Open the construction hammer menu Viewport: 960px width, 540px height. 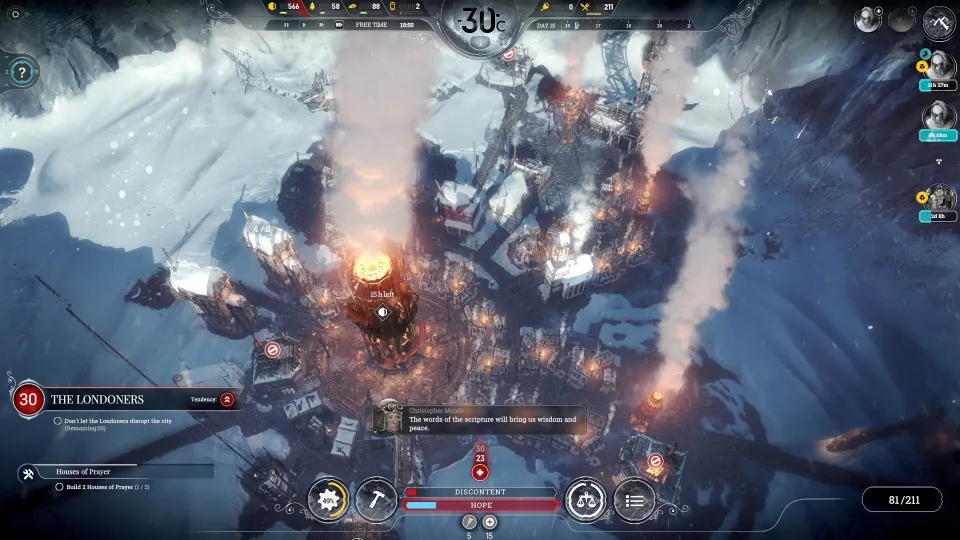tap(376, 499)
